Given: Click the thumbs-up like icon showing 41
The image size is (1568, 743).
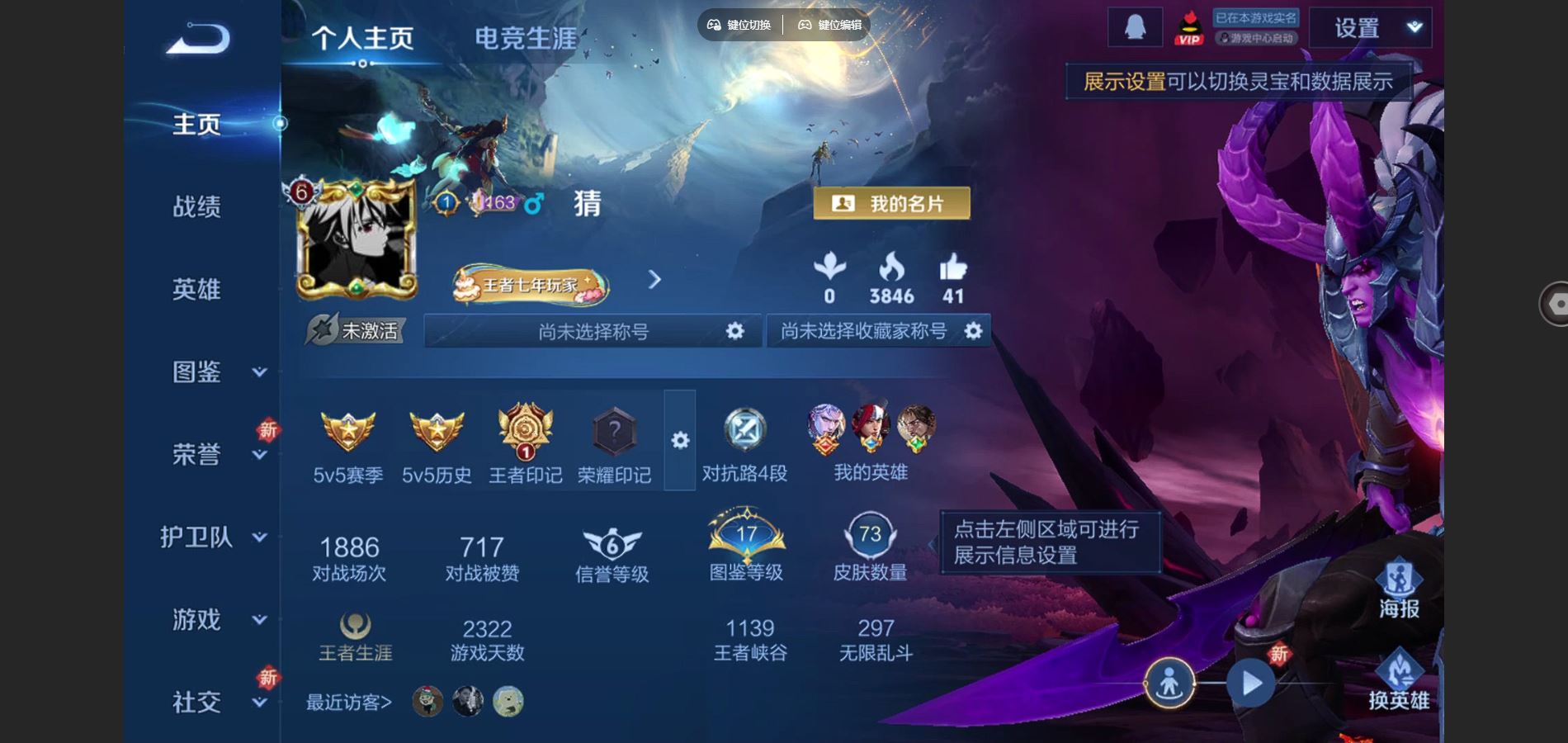Looking at the screenshot, I should (953, 268).
